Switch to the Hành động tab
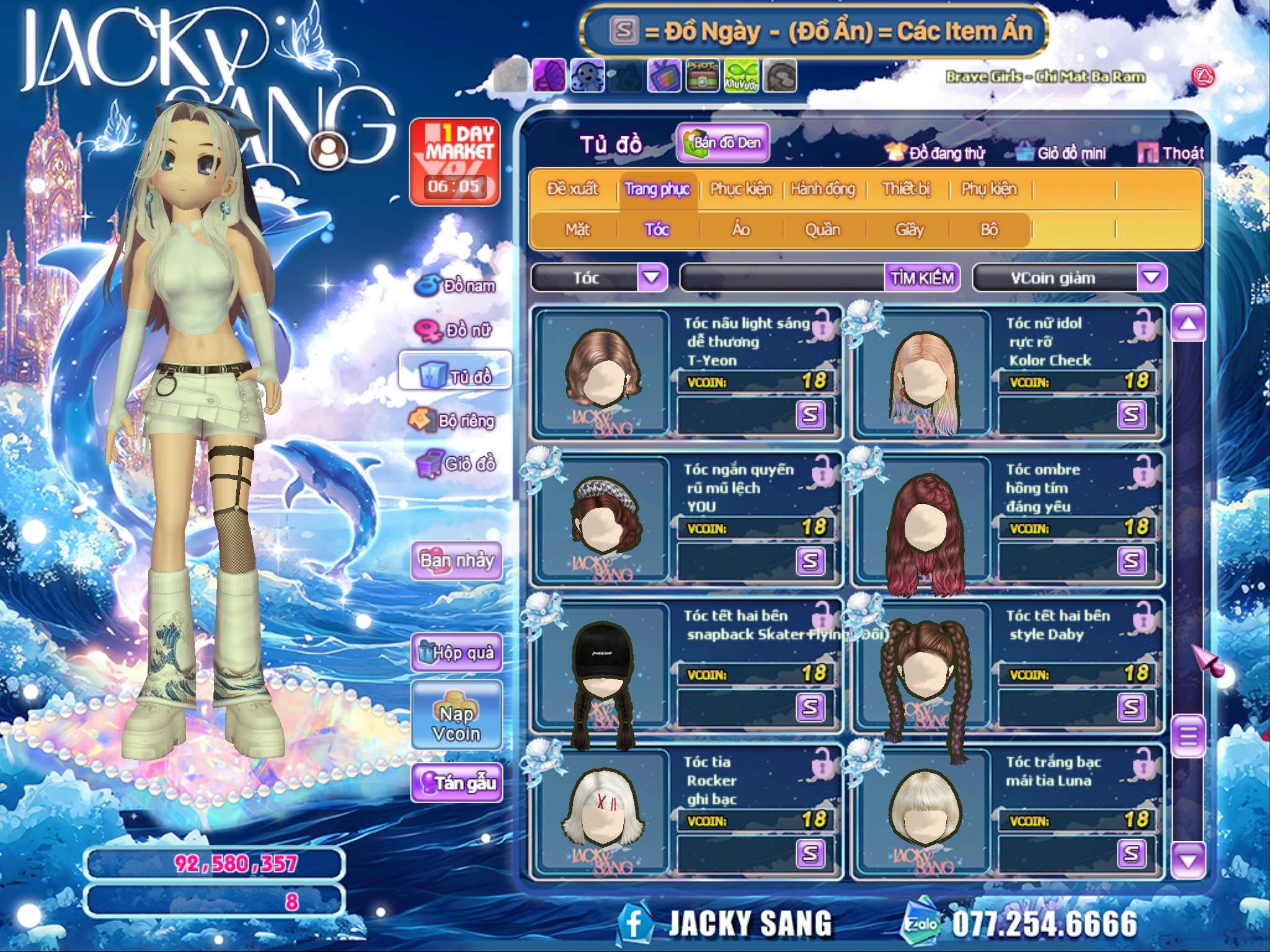 tap(823, 189)
